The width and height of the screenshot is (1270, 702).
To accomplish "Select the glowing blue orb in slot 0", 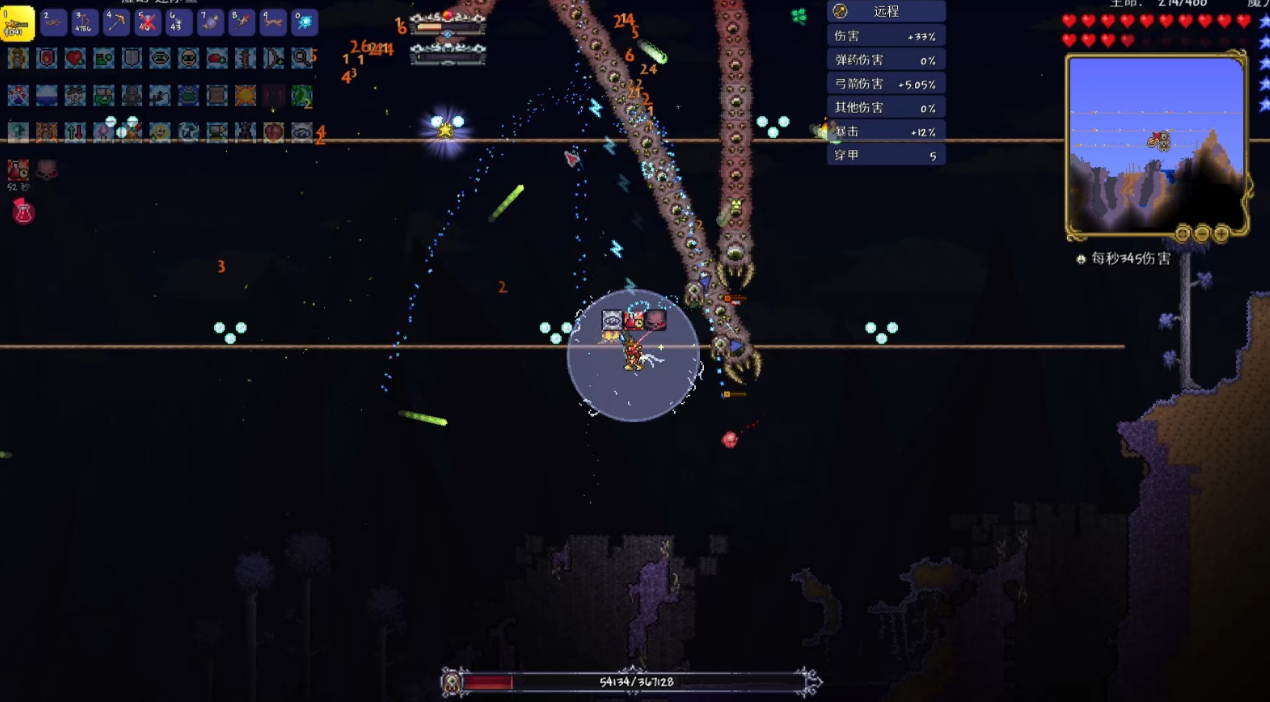I will (304, 22).
